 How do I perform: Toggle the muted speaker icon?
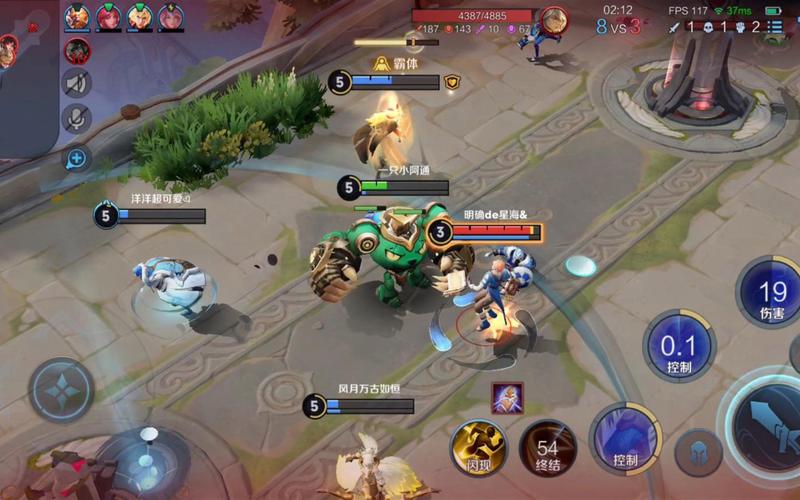pos(76,83)
